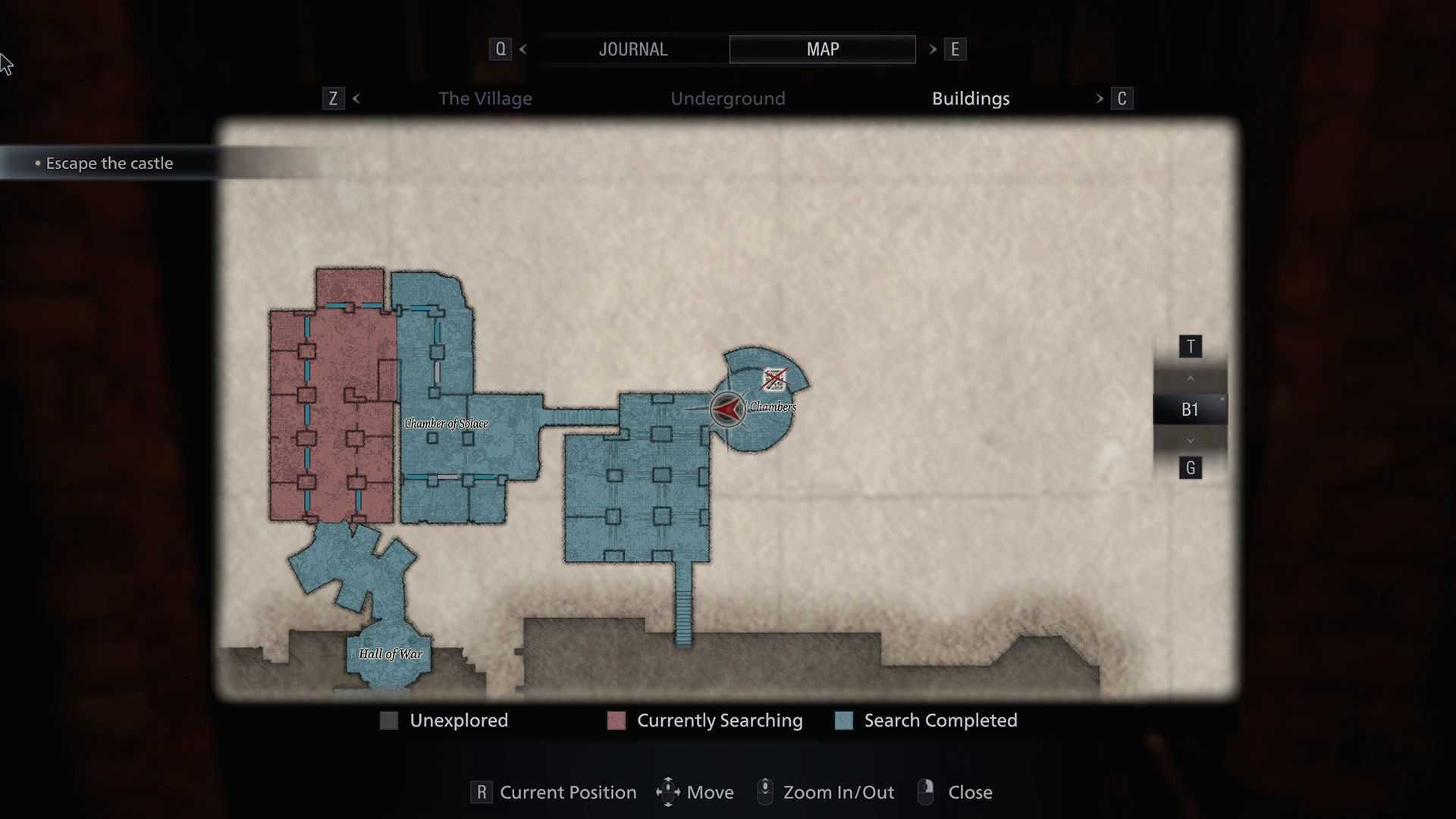Click the Search Completed legend entry
1456x819 pixels.
[940, 720]
